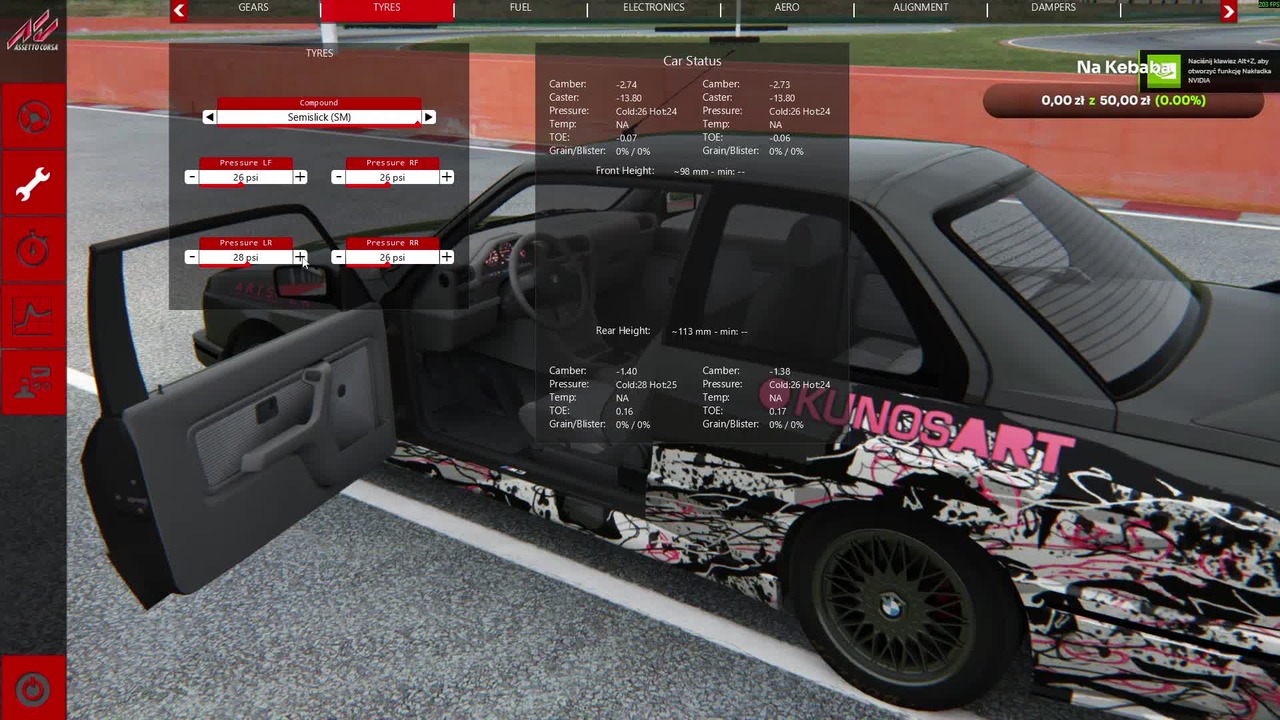Click the left red arrow beside Gears
Viewport: 1280px width, 720px height.
pyautogui.click(x=179, y=11)
